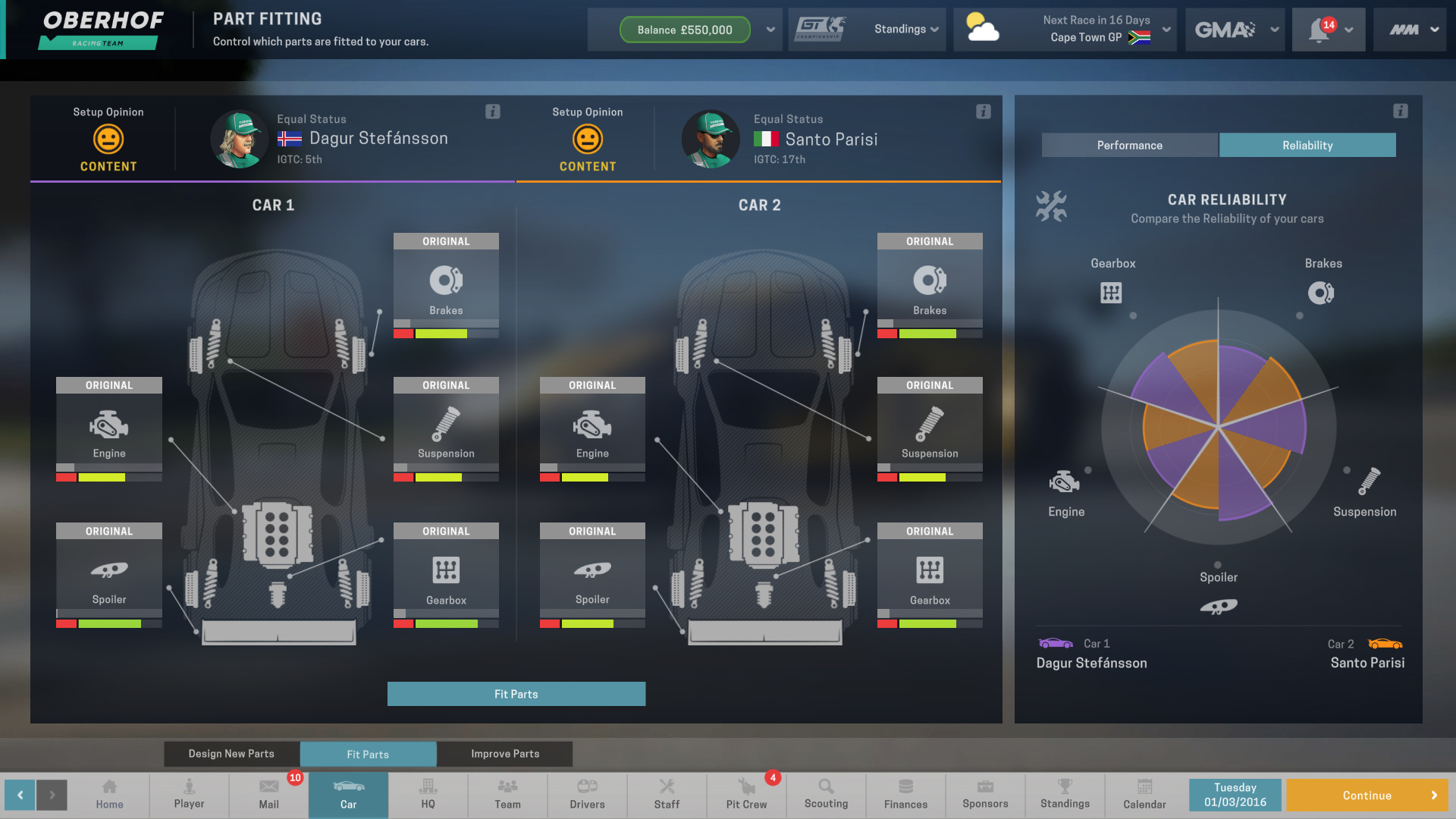Select the Brakes part on Car 1
The image size is (1456, 819).
click(446, 284)
